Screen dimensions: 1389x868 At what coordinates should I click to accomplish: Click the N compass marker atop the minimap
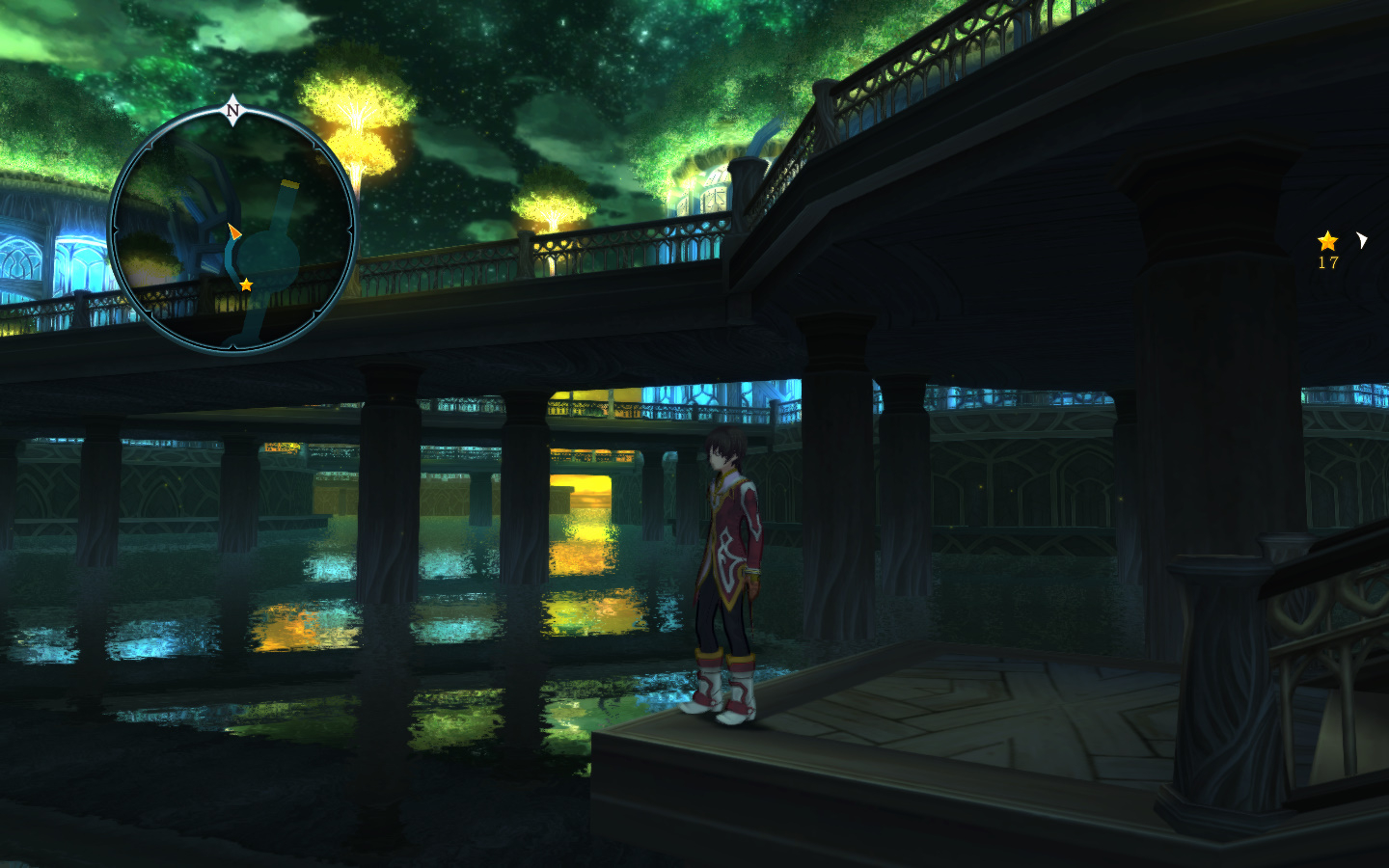[232, 110]
